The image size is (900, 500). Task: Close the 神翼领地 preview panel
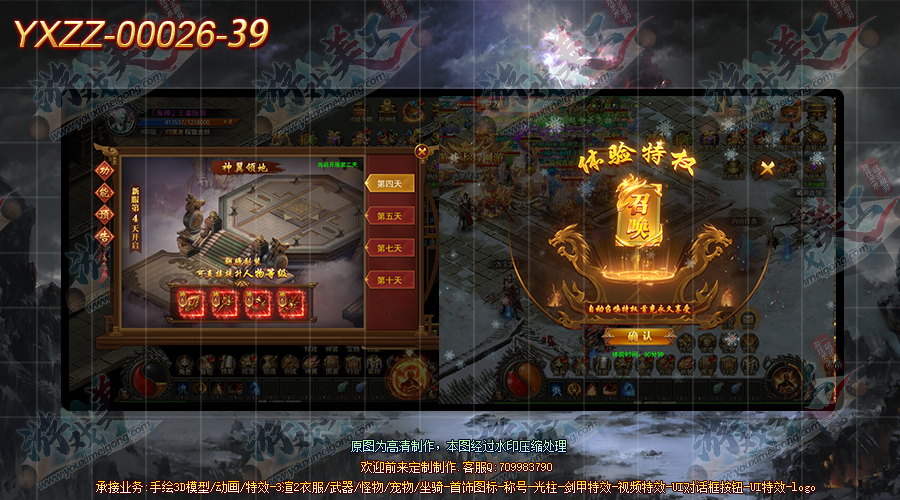(x=422, y=152)
